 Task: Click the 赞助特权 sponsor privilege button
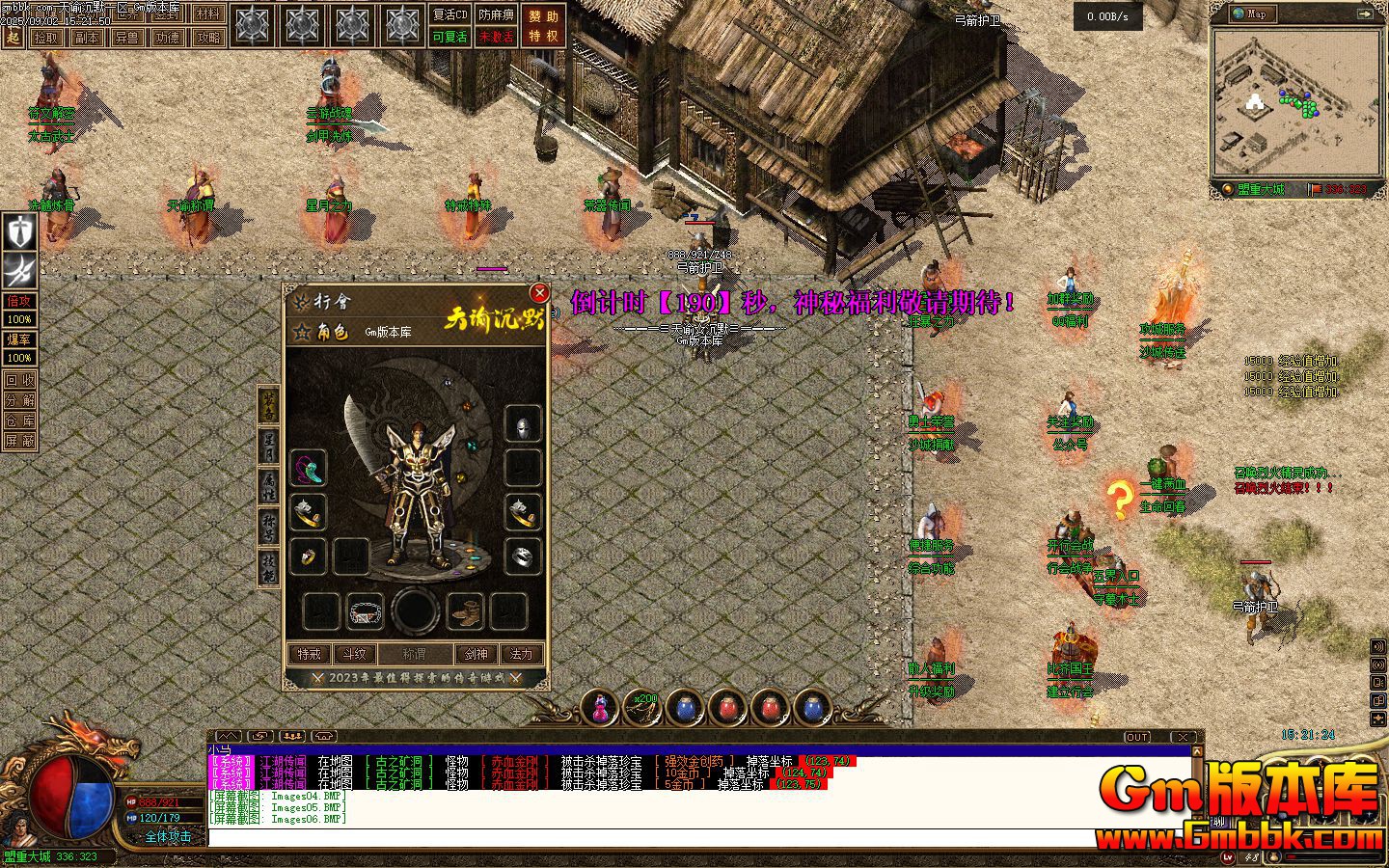543,26
